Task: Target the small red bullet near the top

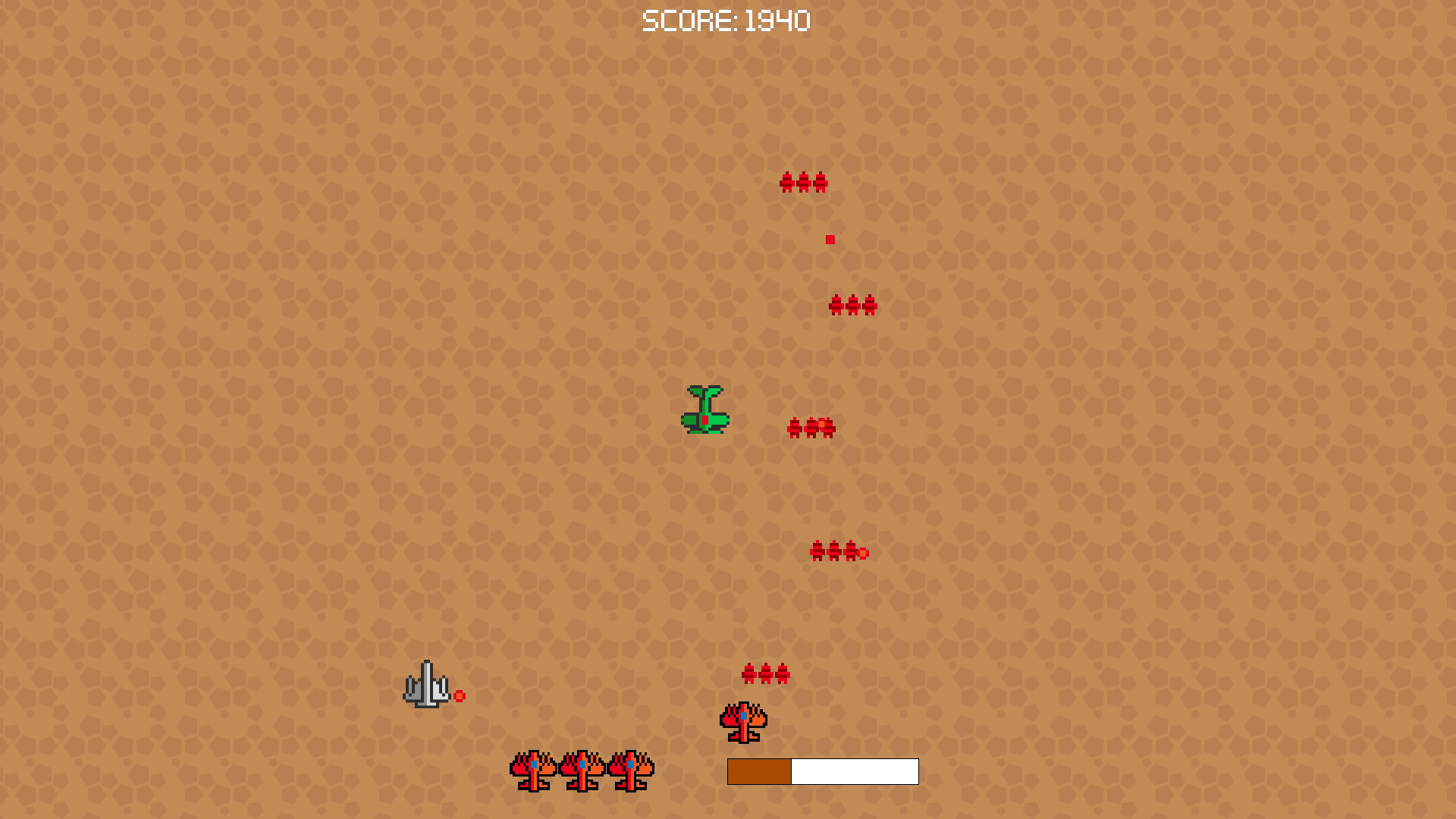Action: coord(830,238)
